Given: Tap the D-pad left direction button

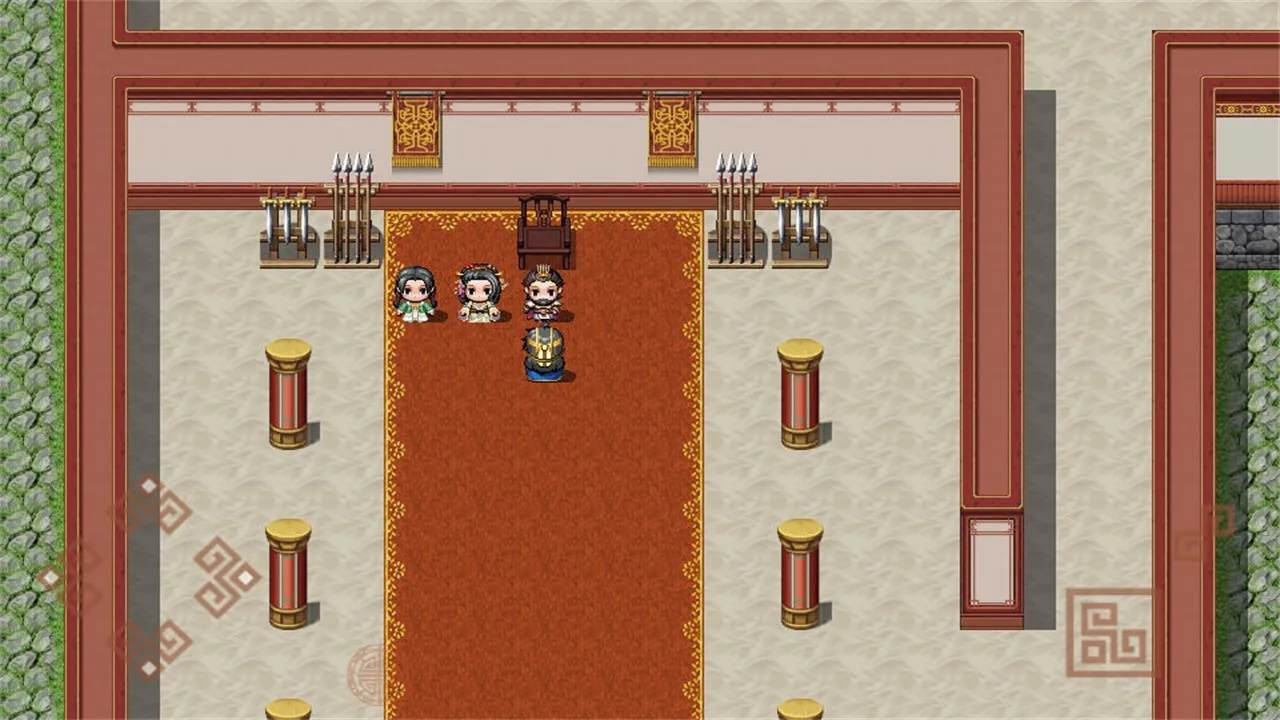Looking at the screenshot, I should (x=70, y=577).
